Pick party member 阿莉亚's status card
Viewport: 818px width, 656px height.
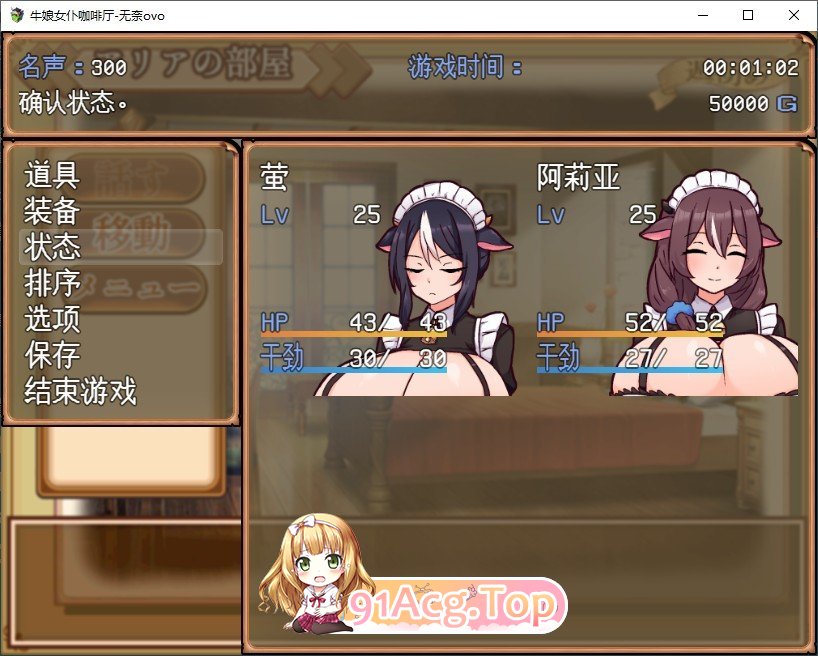665,275
